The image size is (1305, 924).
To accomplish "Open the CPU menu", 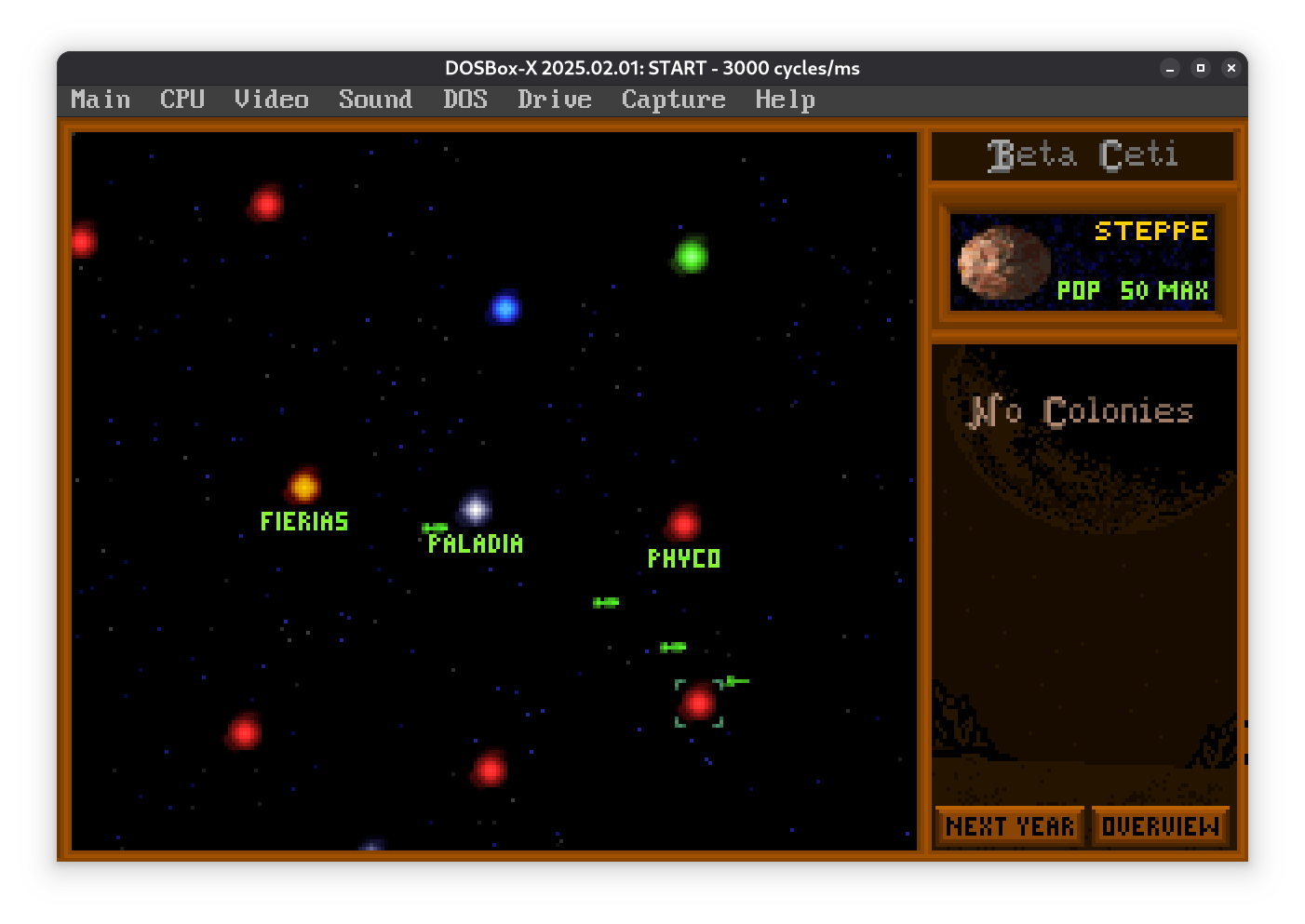I will [x=182, y=100].
